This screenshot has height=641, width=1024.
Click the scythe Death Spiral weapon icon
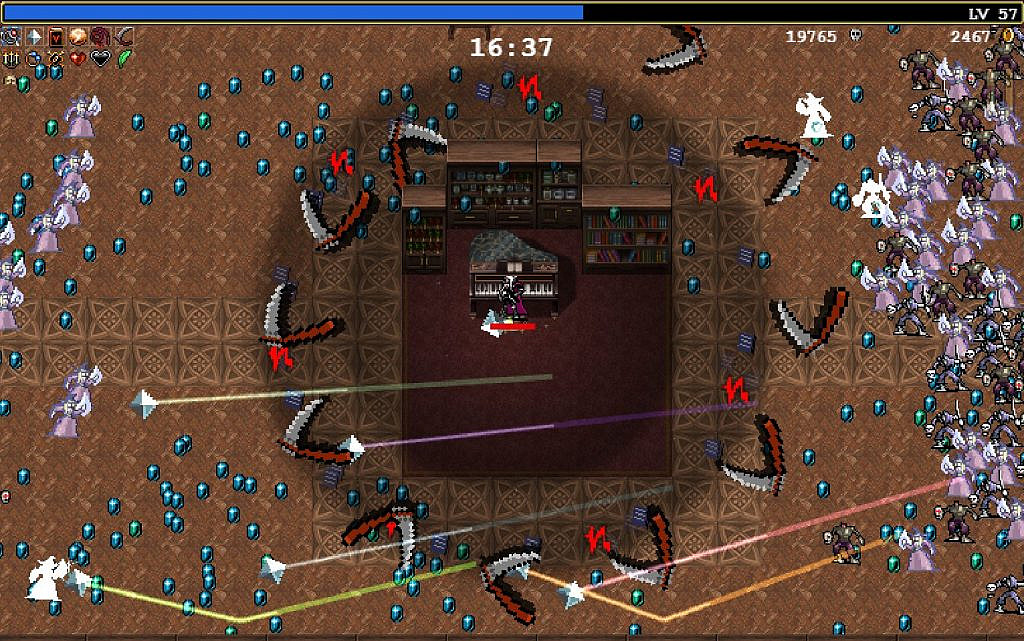click(x=122, y=37)
